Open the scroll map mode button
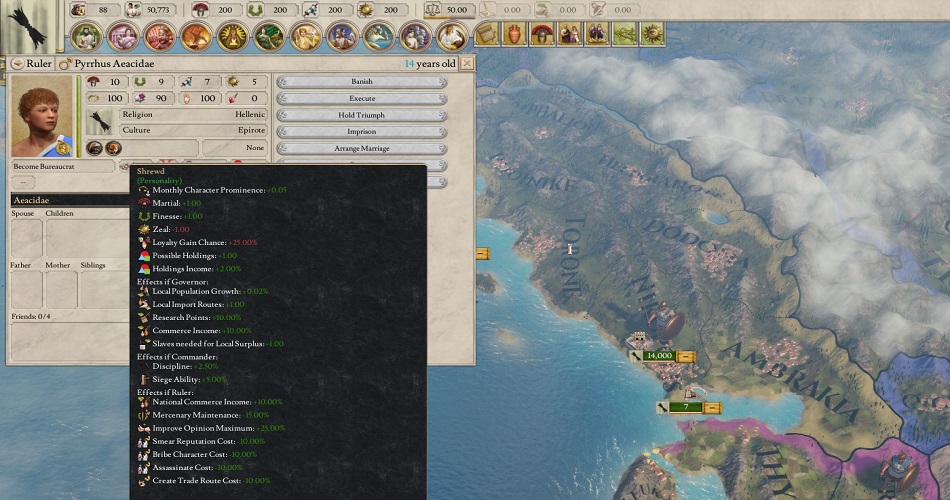950x500 pixels. pyautogui.click(x=487, y=35)
